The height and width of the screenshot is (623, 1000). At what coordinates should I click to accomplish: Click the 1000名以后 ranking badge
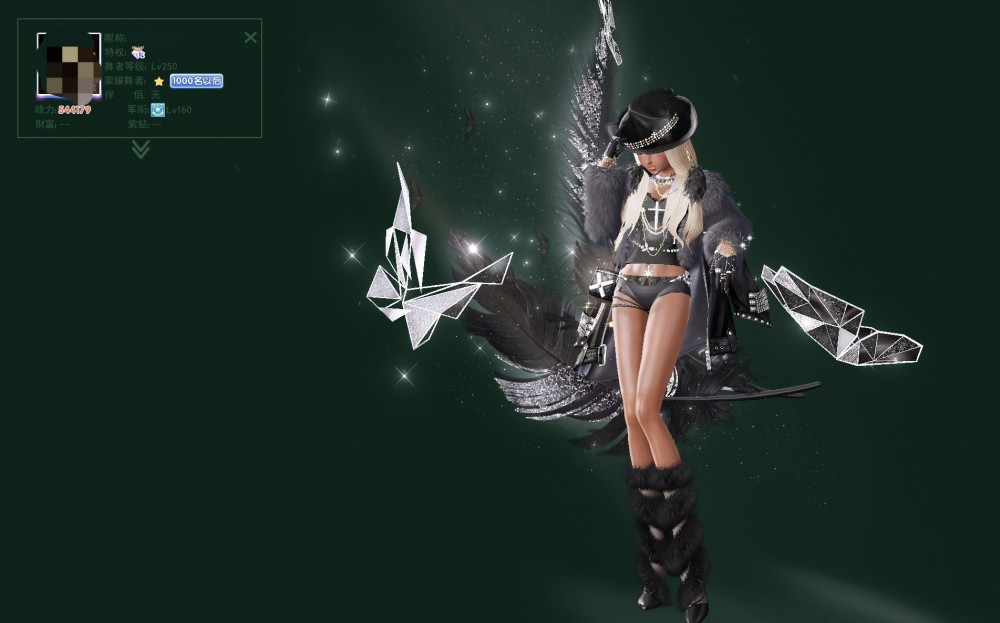[x=196, y=80]
